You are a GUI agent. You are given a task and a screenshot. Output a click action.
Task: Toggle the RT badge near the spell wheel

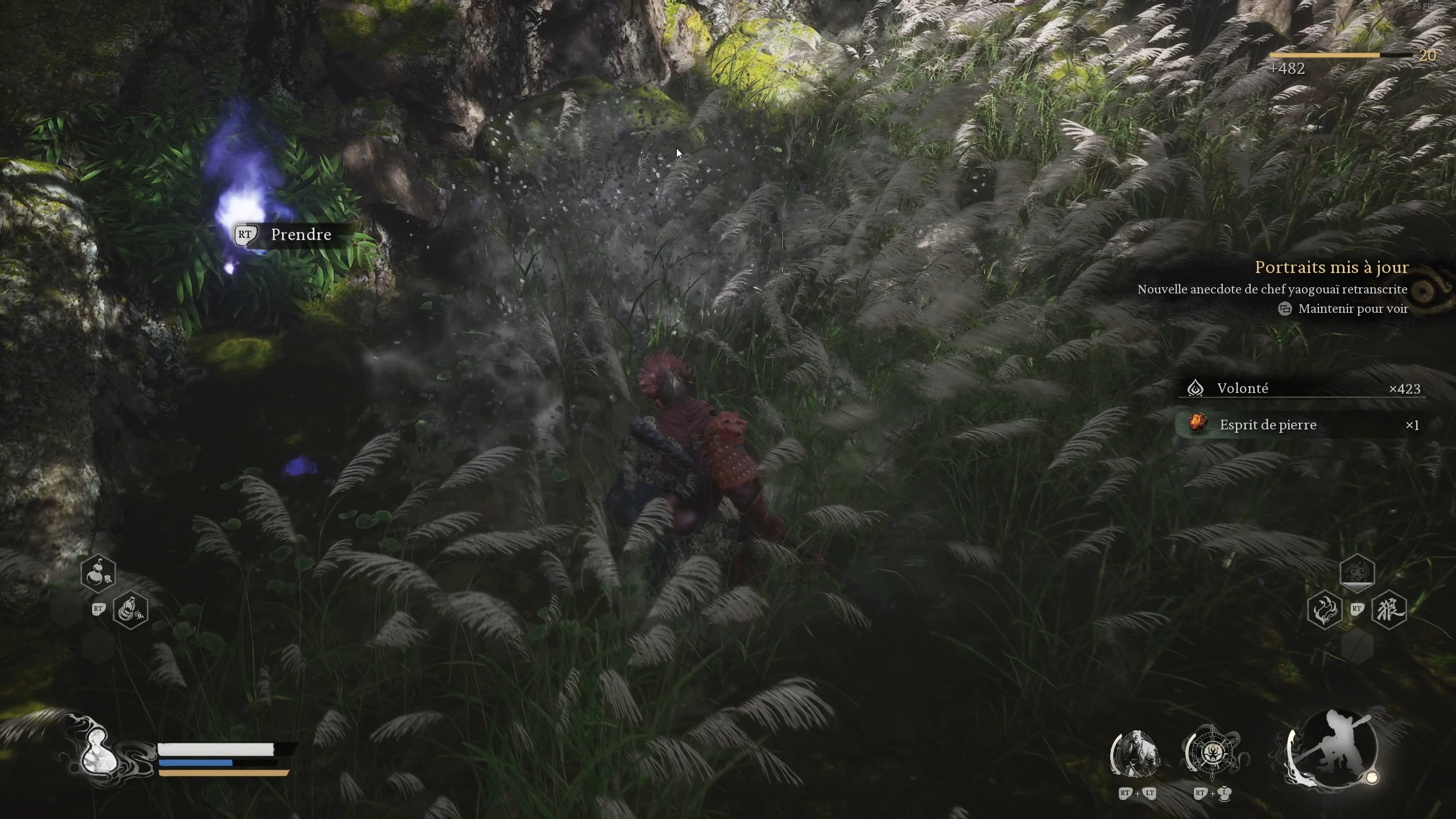1358,609
